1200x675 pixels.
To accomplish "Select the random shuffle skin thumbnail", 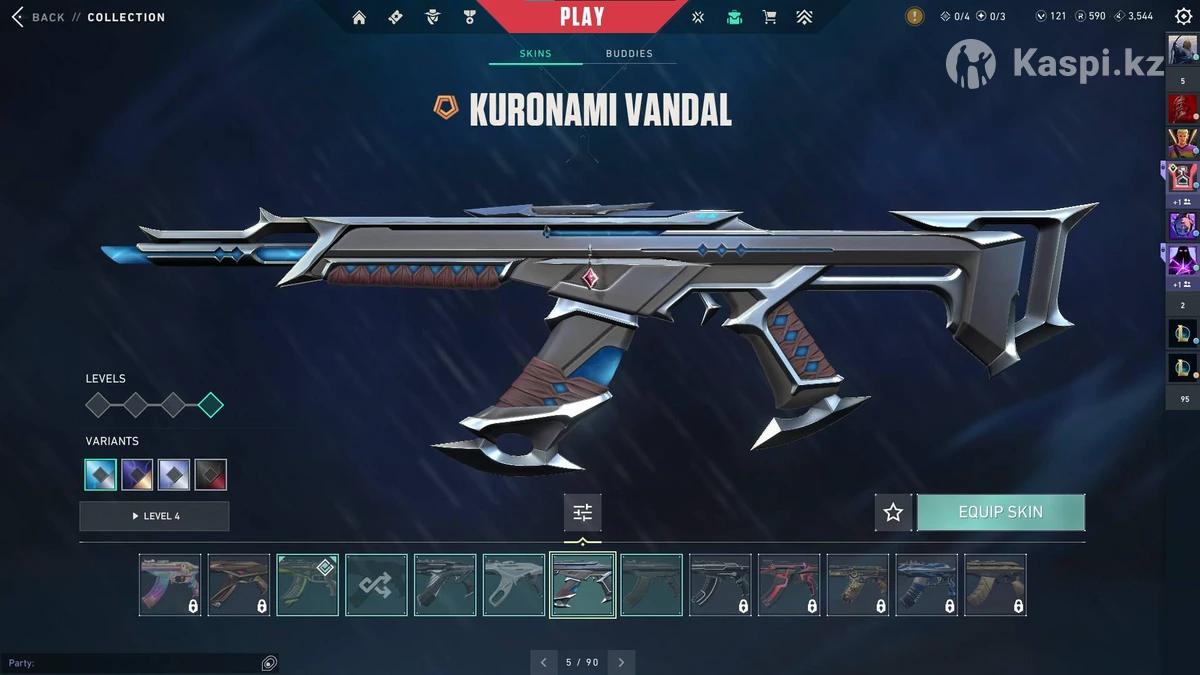I will coord(376,585).
